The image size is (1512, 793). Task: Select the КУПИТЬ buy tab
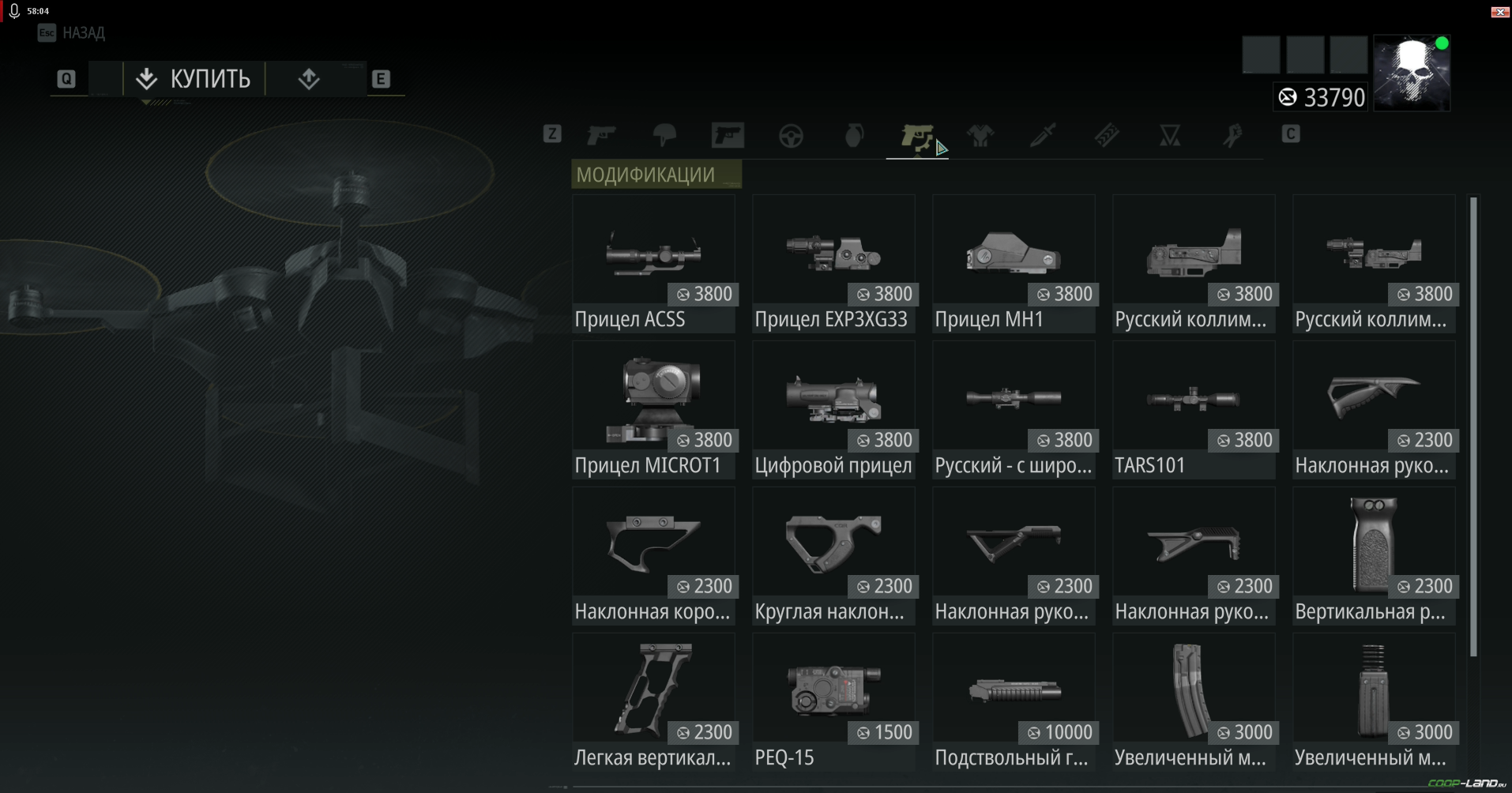click(194, 79)
